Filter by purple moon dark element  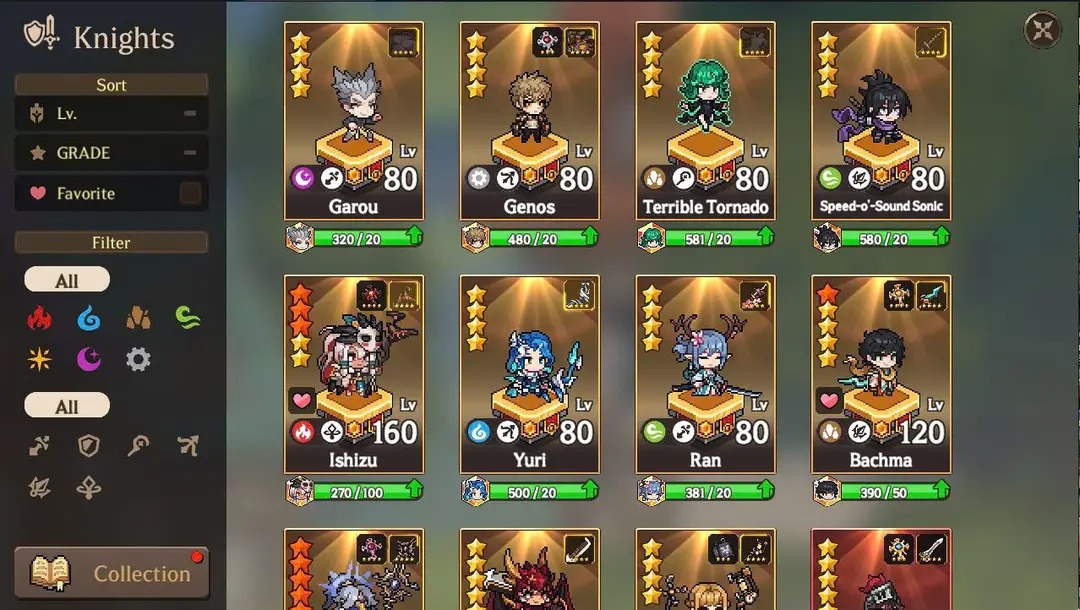point(89,359)
